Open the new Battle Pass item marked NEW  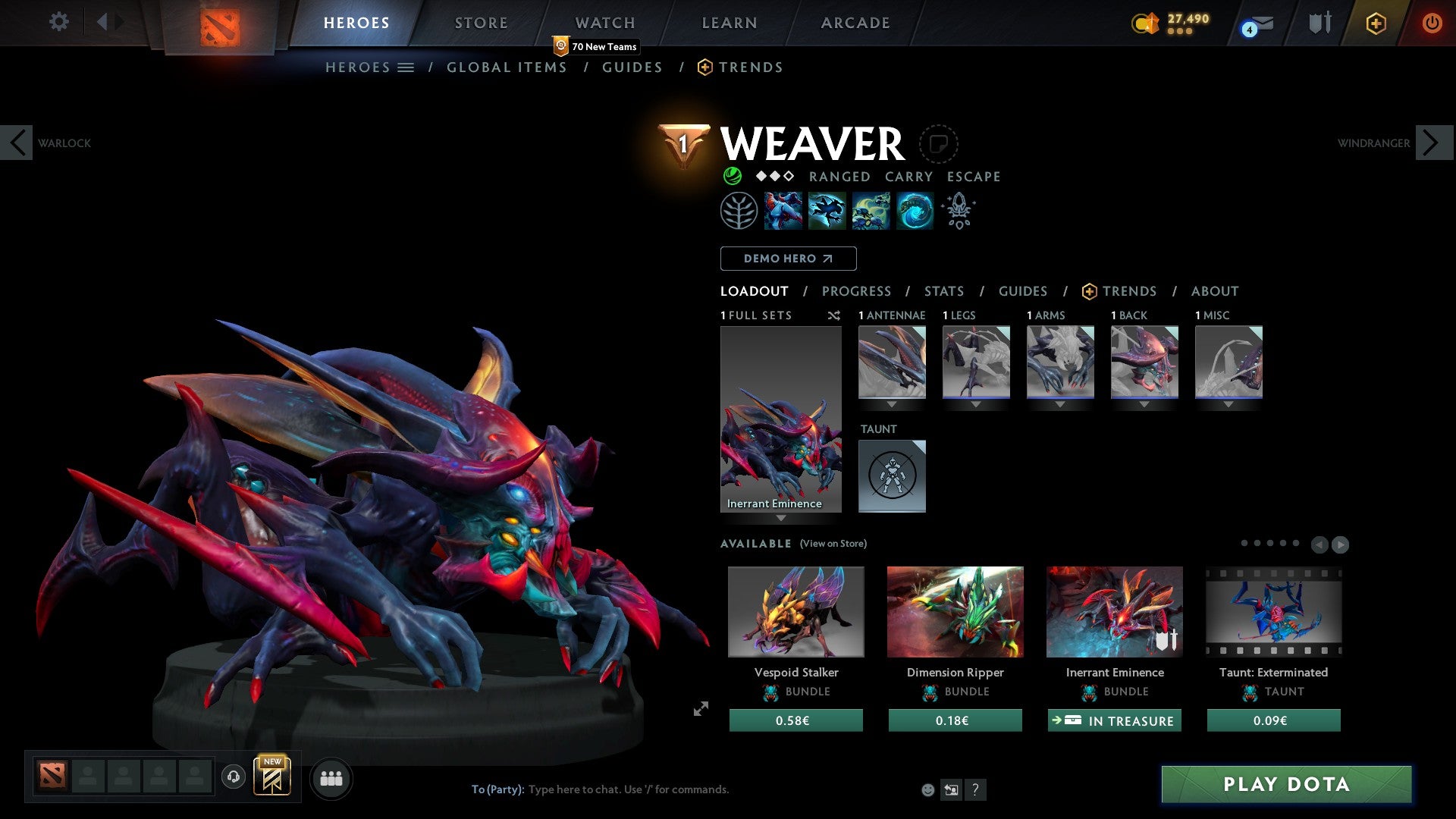click(273, 777)
